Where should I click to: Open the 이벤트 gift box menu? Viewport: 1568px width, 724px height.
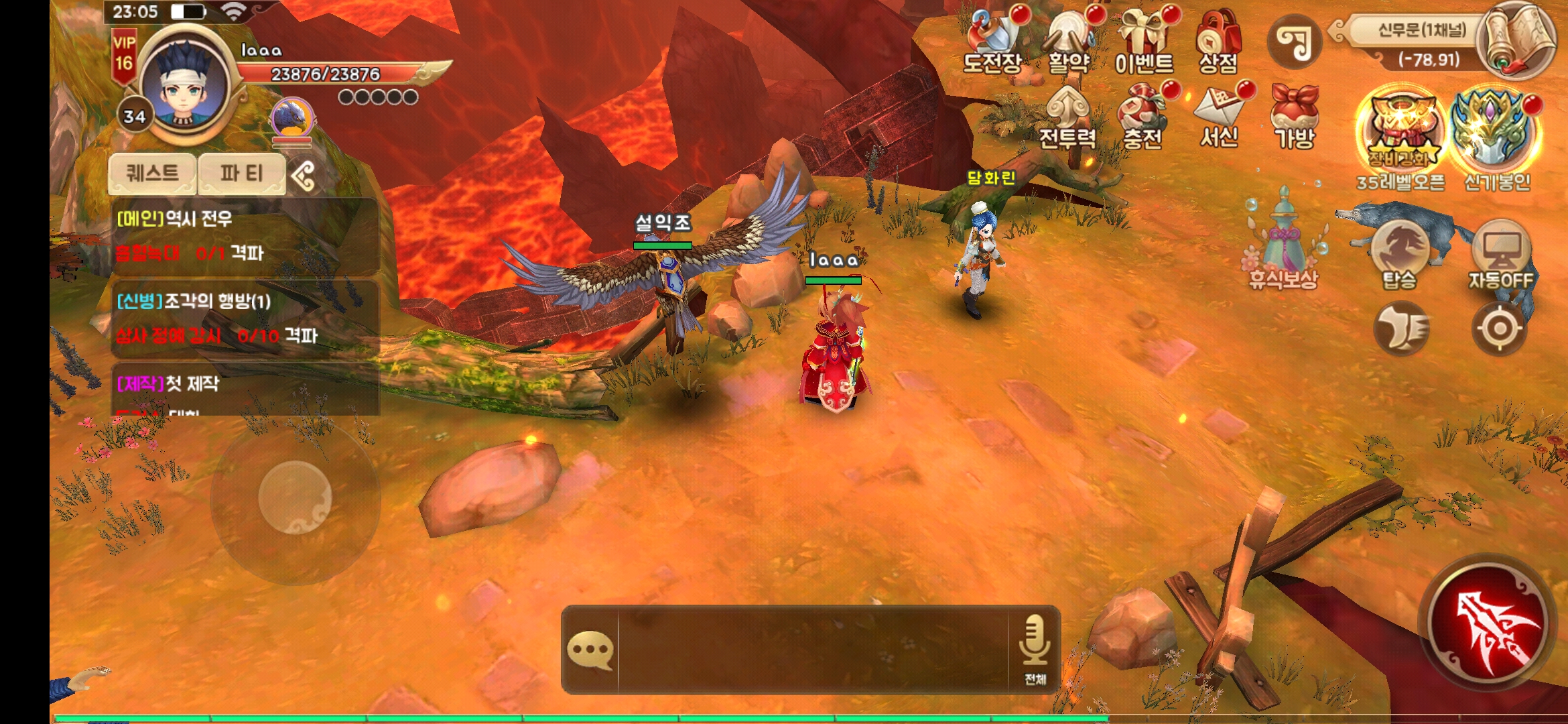tap(1145, 42)
